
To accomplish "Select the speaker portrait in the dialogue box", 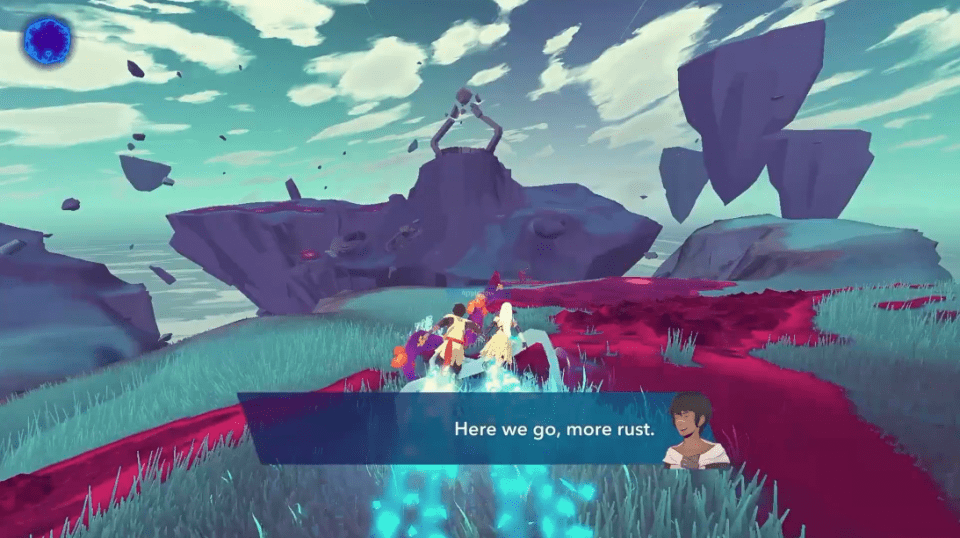I will point(695,431).
